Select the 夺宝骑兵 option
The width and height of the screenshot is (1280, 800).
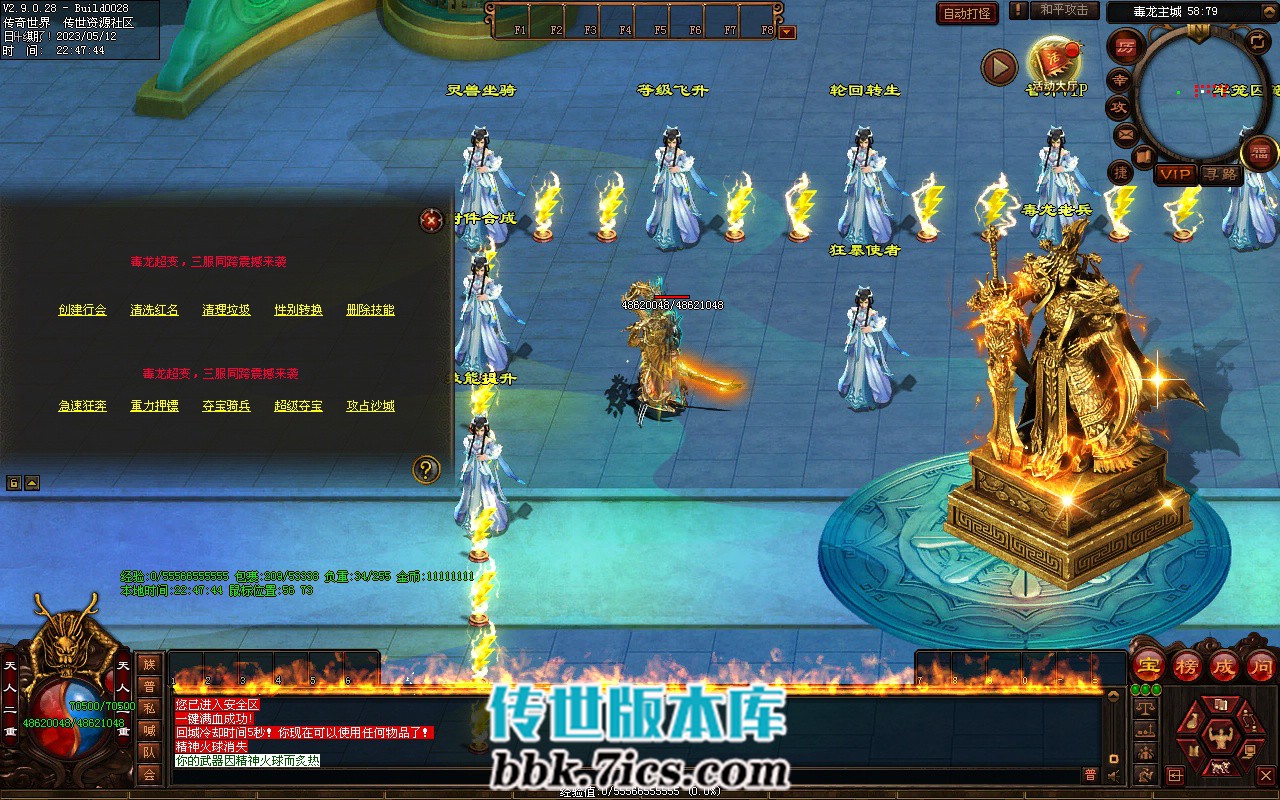226,406
